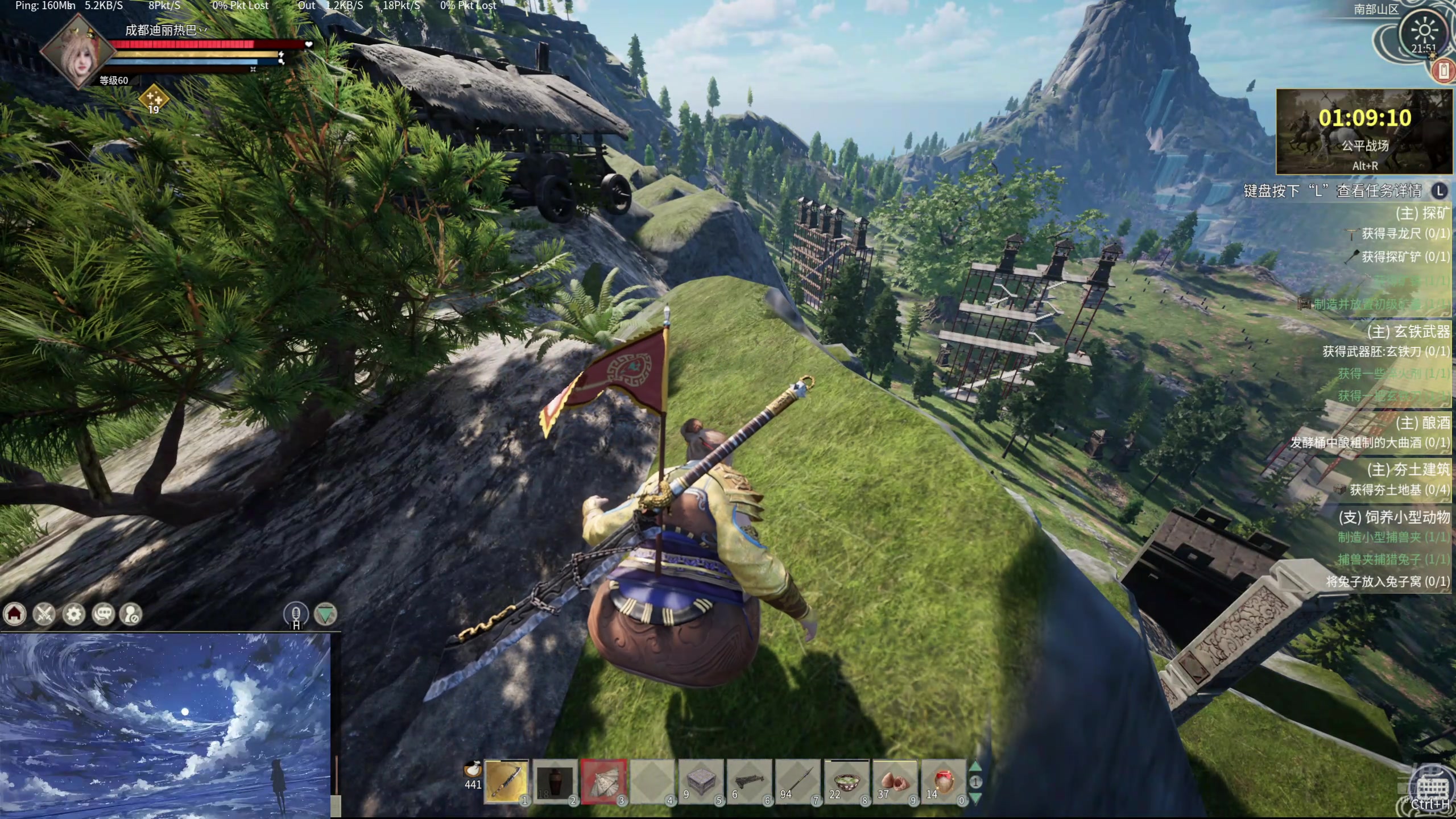Switch hotbar page with the down arrow
1456x819 pixels.
(x=975, y=797)
